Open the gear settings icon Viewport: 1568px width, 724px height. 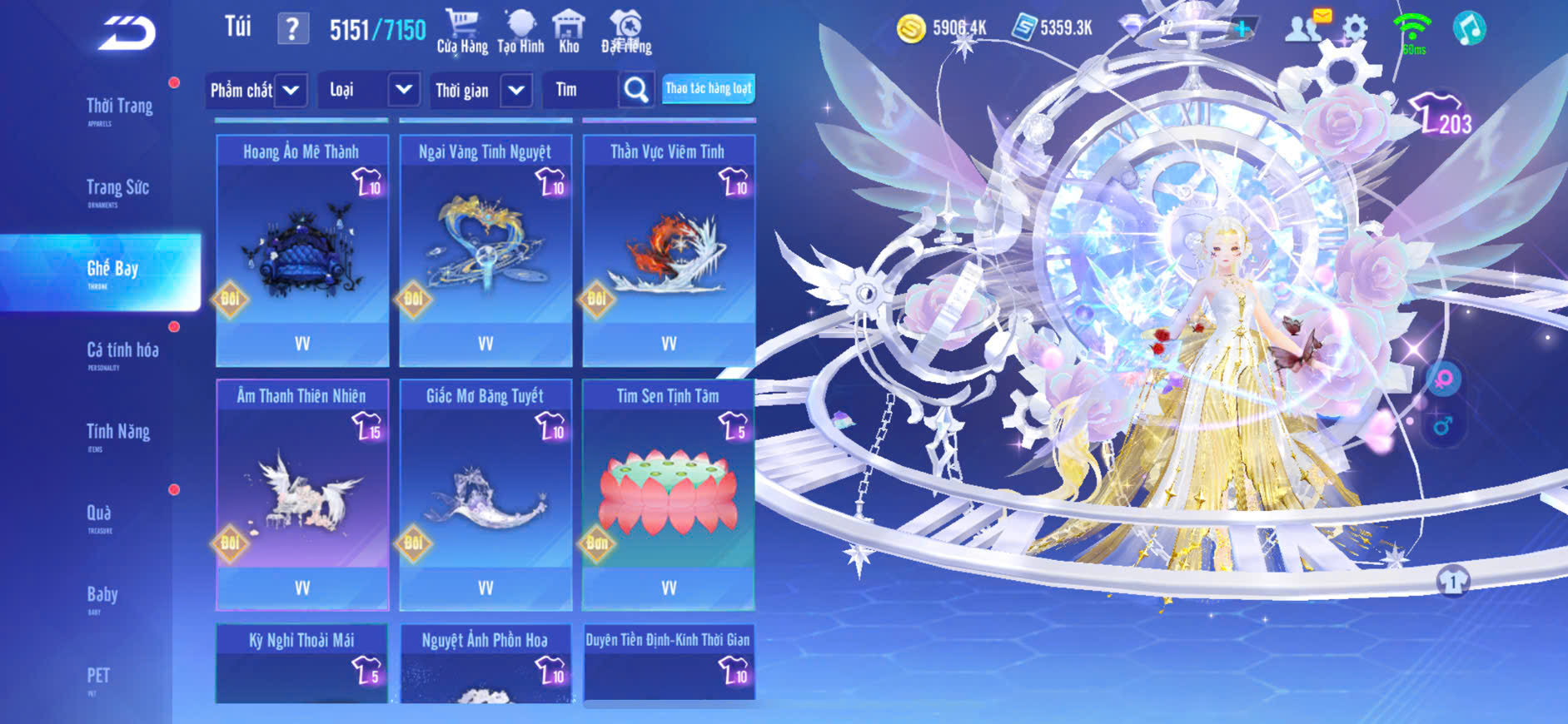coord(1355,29)
